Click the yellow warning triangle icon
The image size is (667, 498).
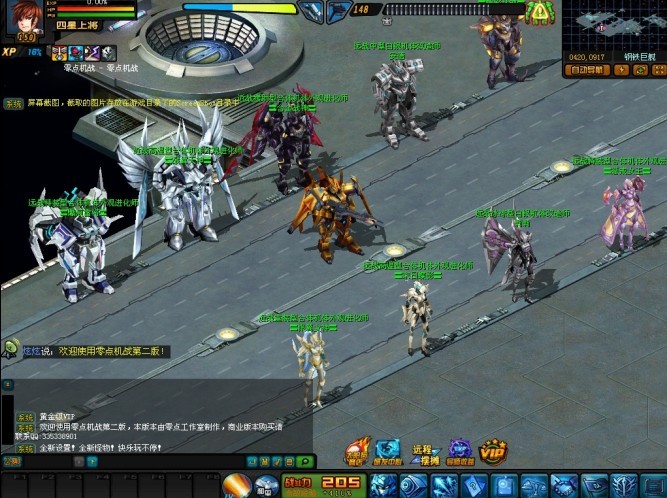(x=540, y=12)
